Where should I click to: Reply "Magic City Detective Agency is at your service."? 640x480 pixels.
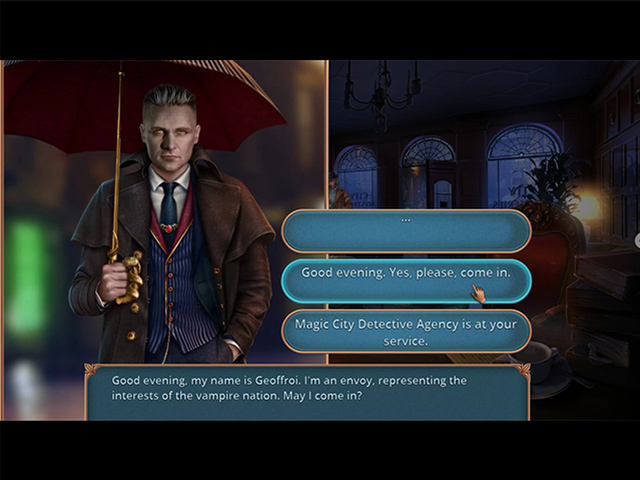click(405, 331)
